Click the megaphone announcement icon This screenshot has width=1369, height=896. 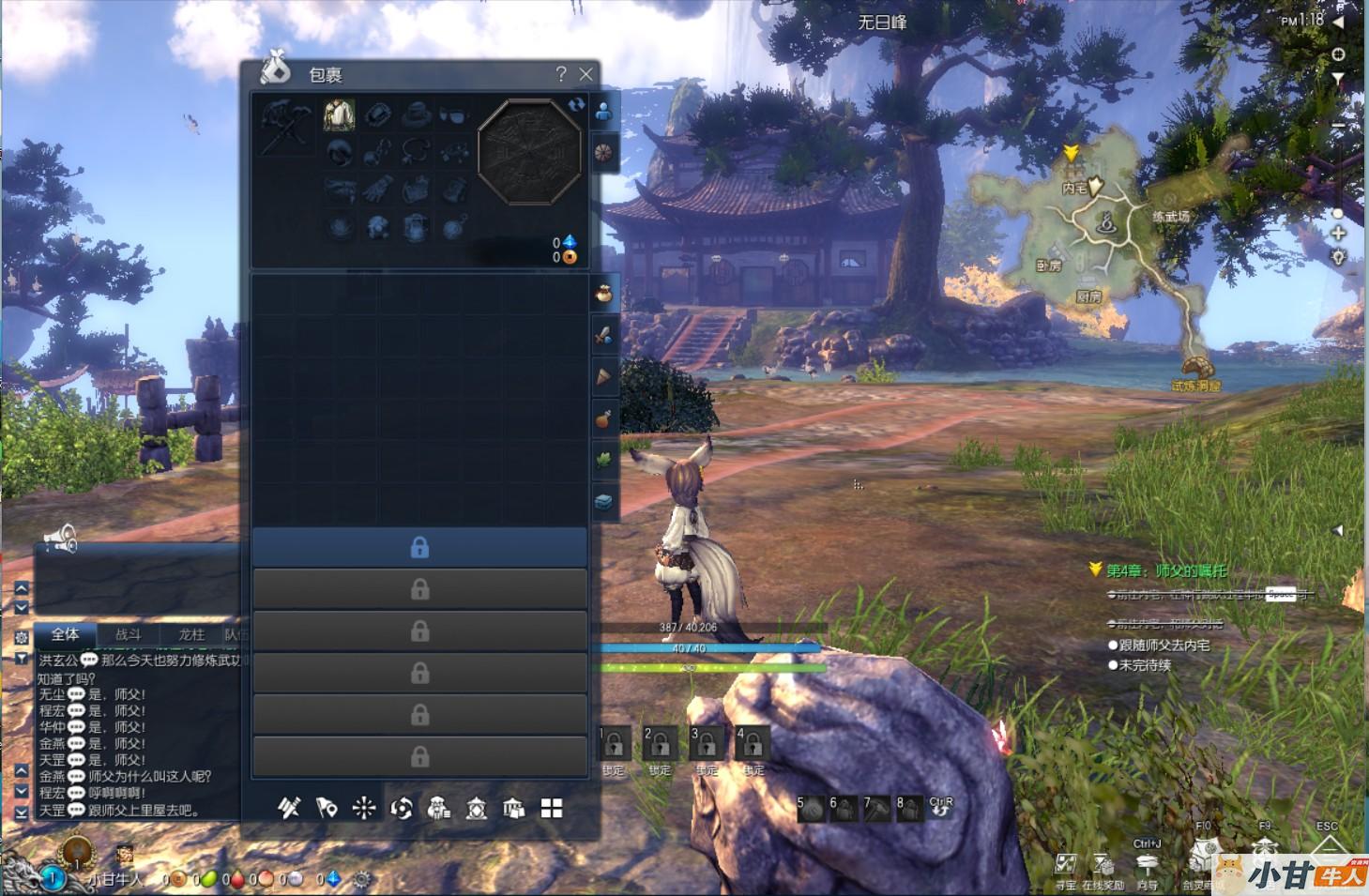coord(60,539)
